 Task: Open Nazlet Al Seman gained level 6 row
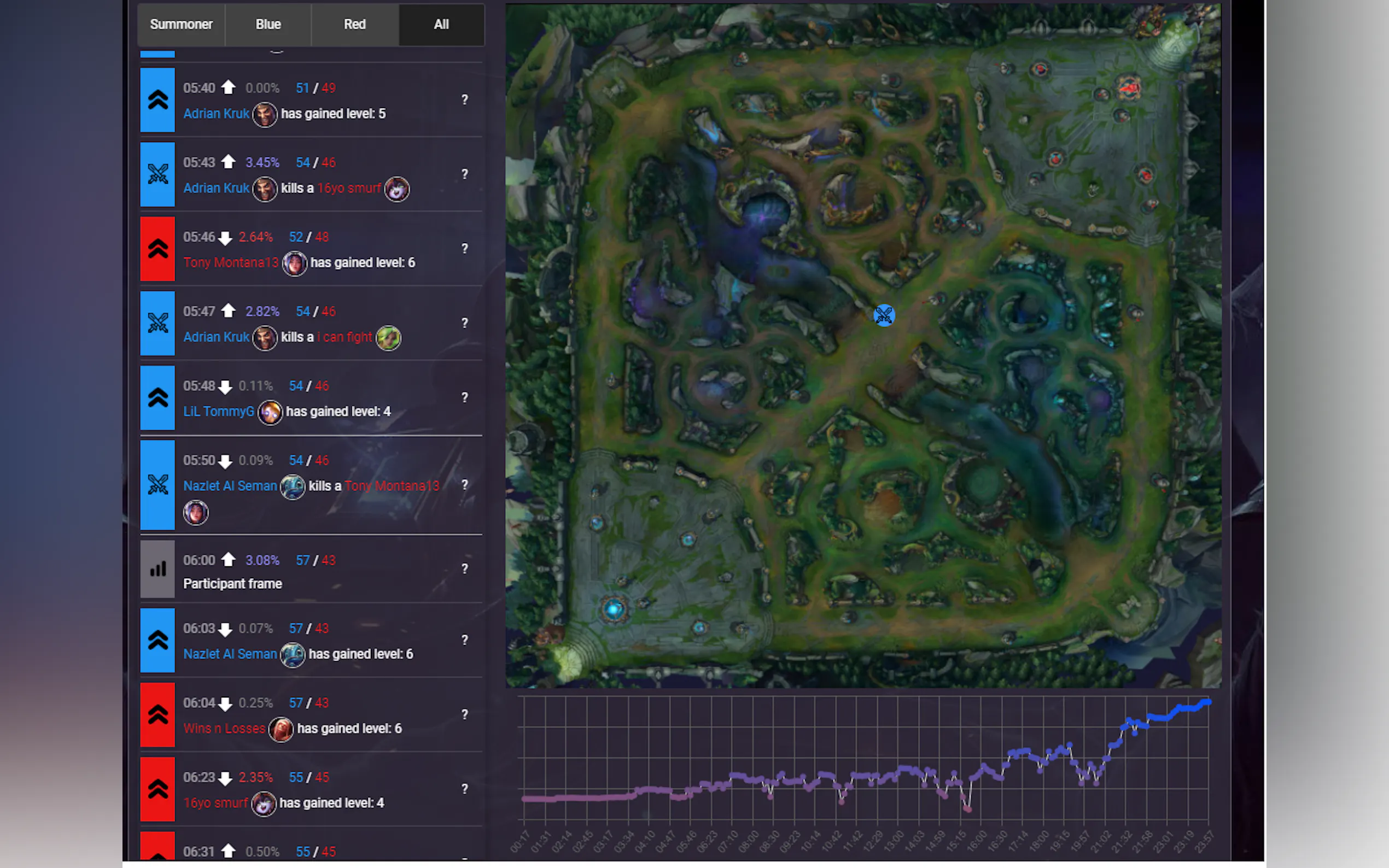[x=310, y=641]
